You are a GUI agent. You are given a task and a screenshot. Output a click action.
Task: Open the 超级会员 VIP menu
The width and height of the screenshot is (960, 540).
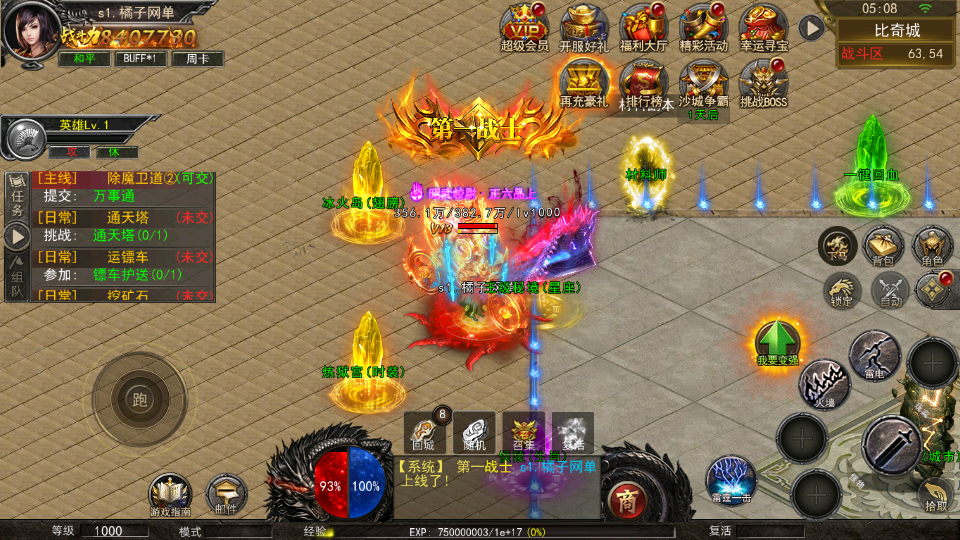[524, 26]
